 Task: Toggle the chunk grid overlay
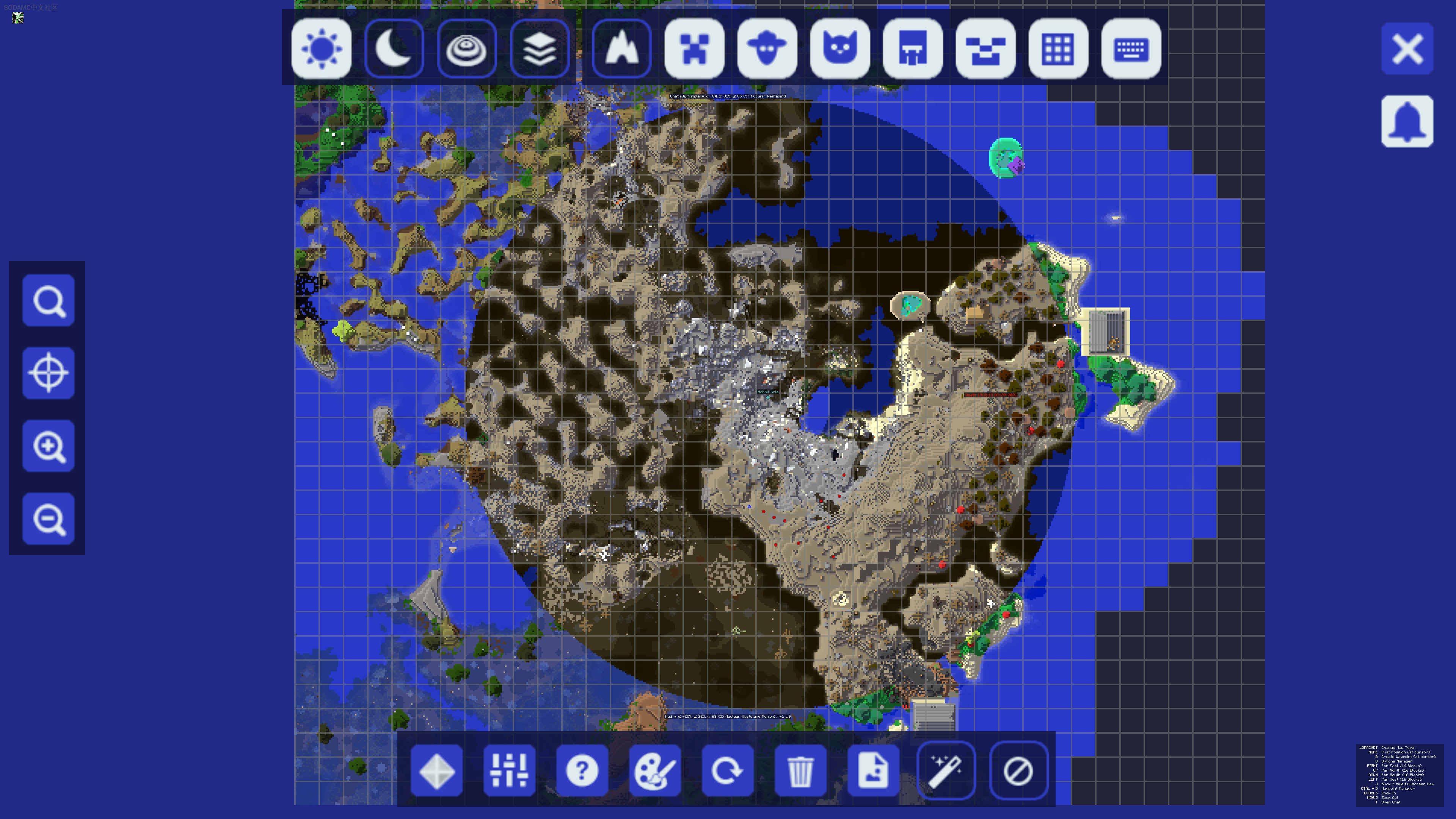point(1058,48)
